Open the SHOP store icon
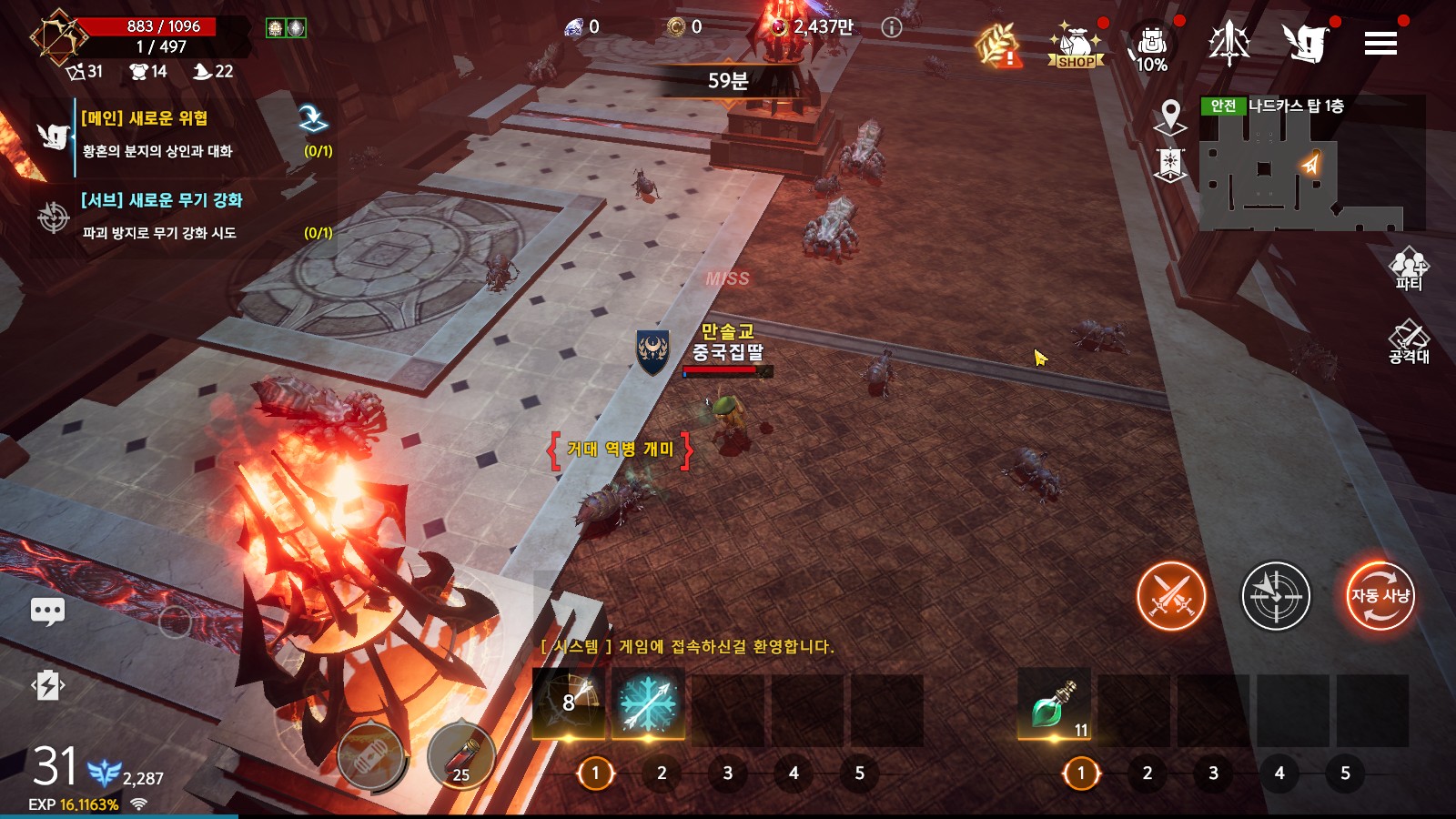 pyautogui.click(x=1076, y=45)
